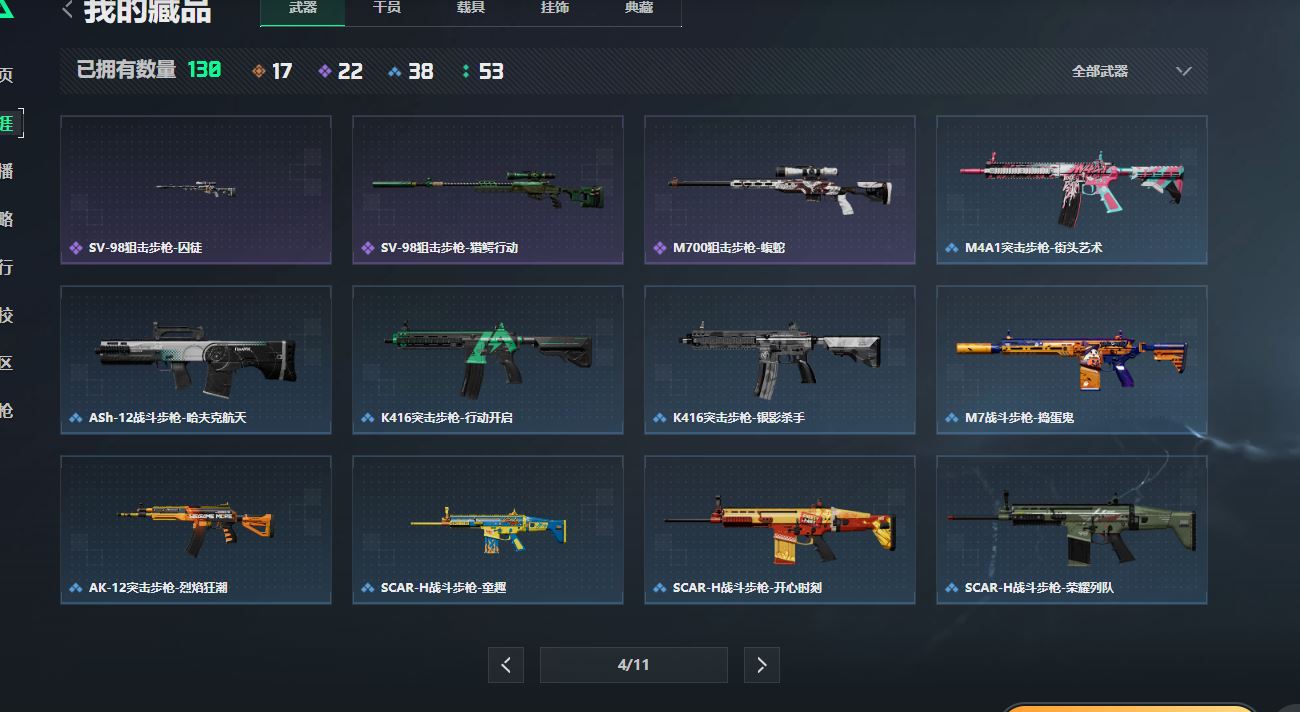Go back using the arrow beside 我的藏品

(68, 10)
